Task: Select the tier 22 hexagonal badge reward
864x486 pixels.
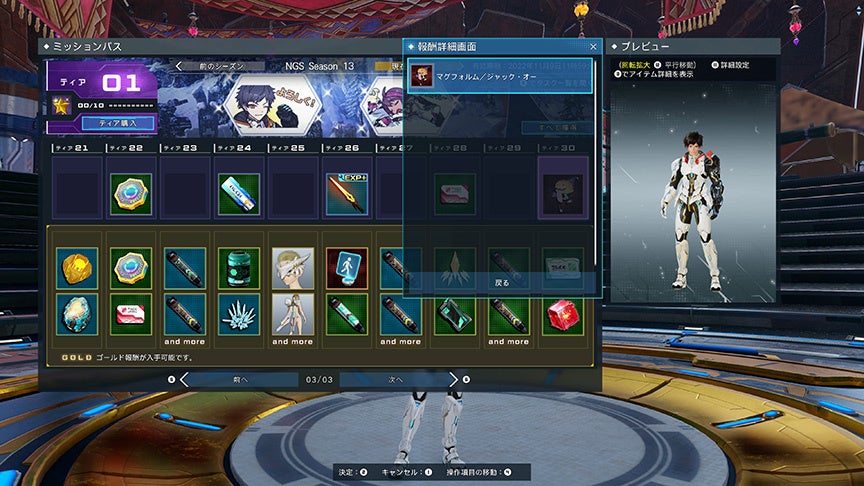Action: (131, 194)
